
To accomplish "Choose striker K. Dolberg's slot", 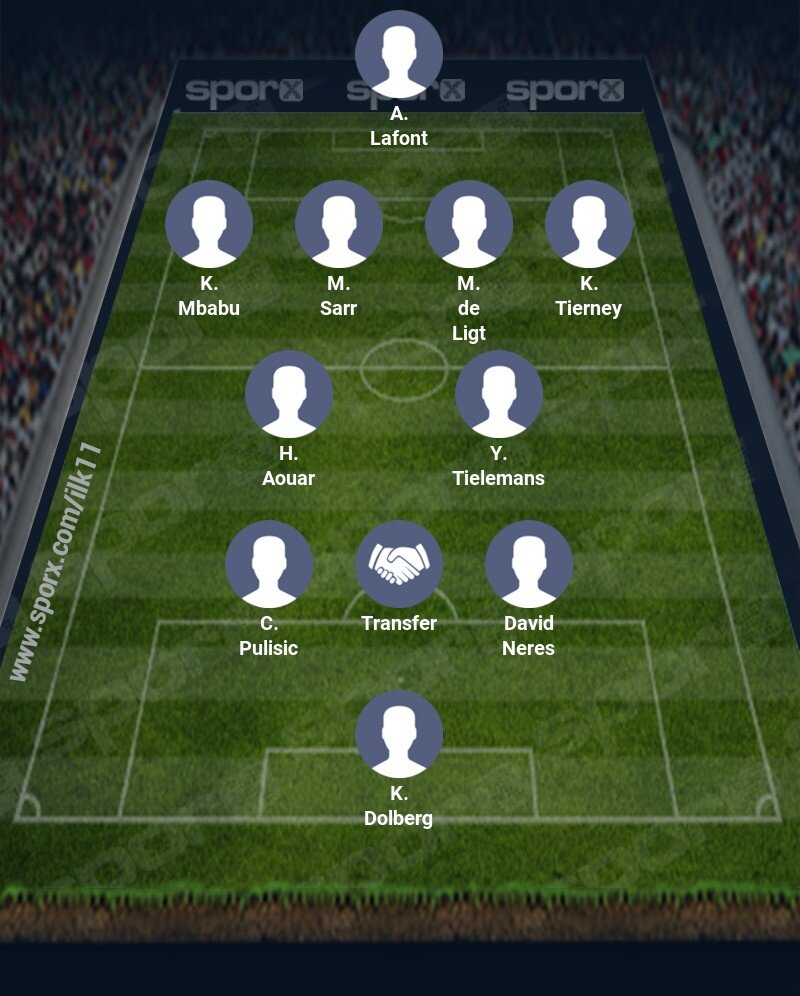I will click(399, 734).
